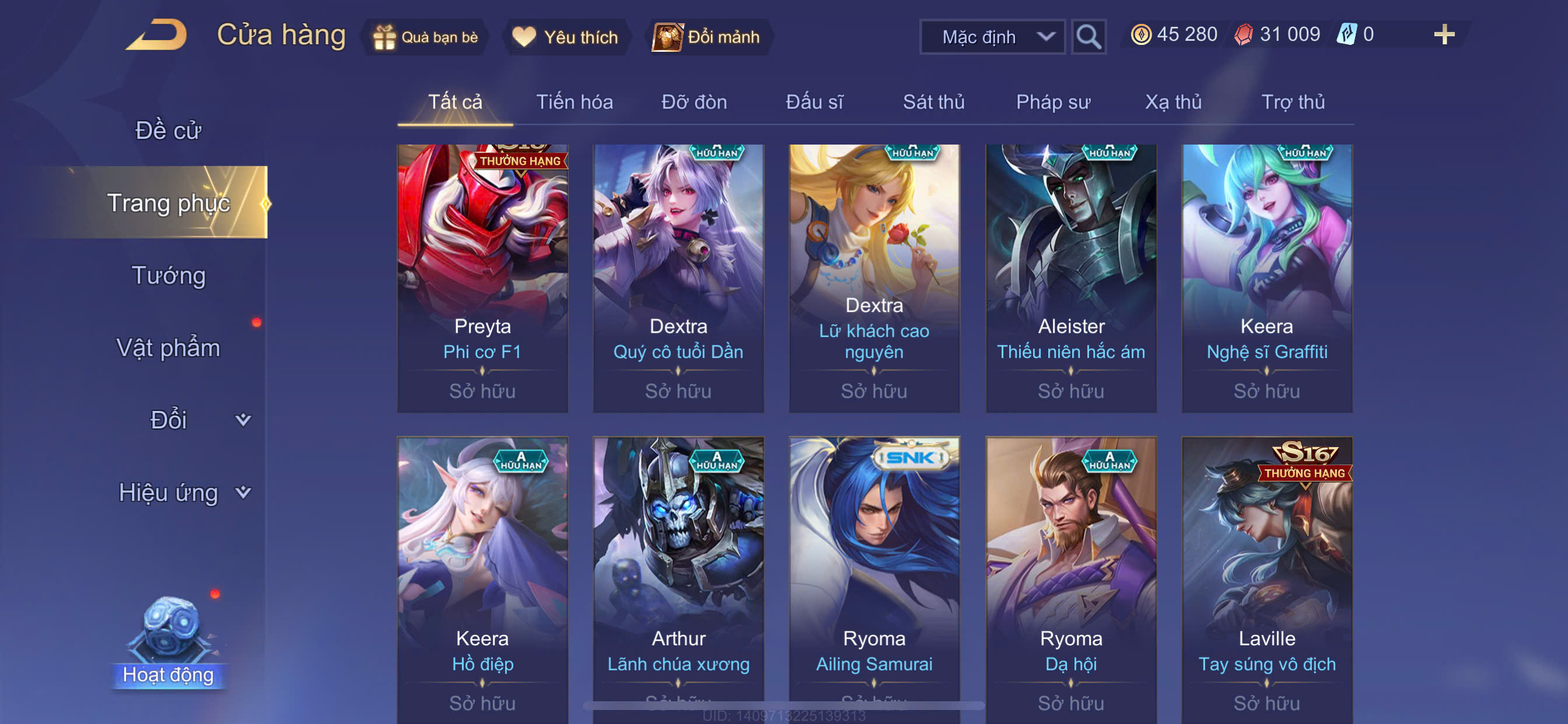Viewport: 1568px width, 724px height.
Task: Click the magnifying glass search button
Action: coord(1088,37)
